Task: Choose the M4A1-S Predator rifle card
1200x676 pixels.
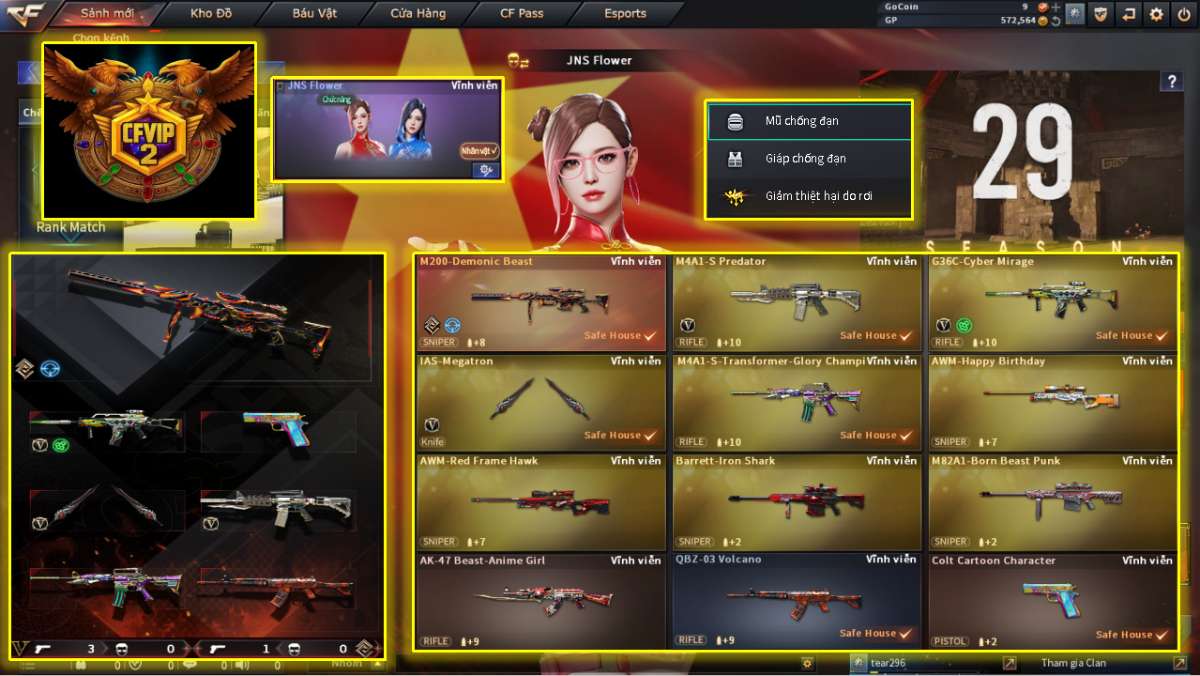Action: [x=796, y=302]
